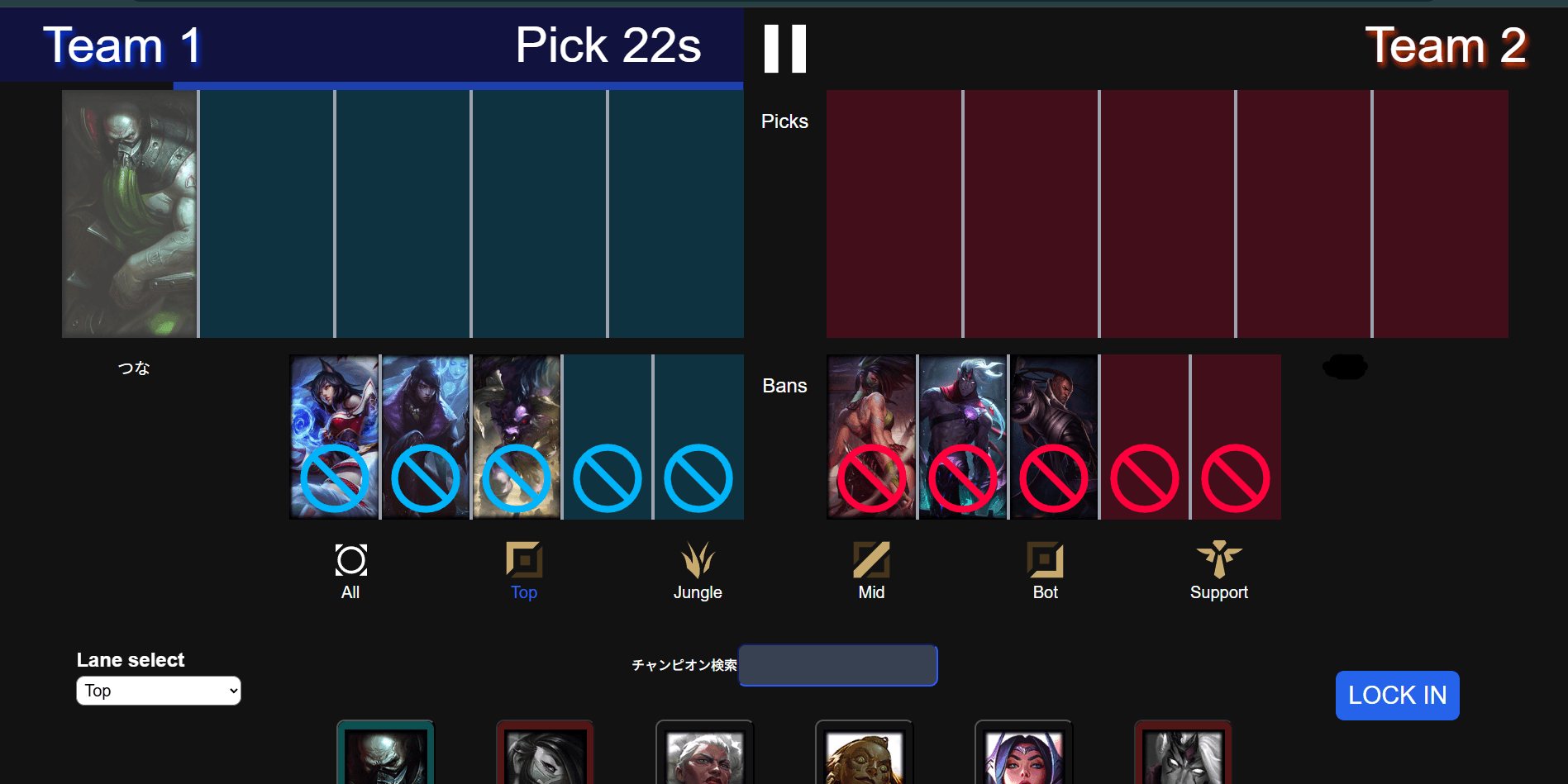
Task: Select the Irelia champion thumbnail
Action: tap(1023, 752)
